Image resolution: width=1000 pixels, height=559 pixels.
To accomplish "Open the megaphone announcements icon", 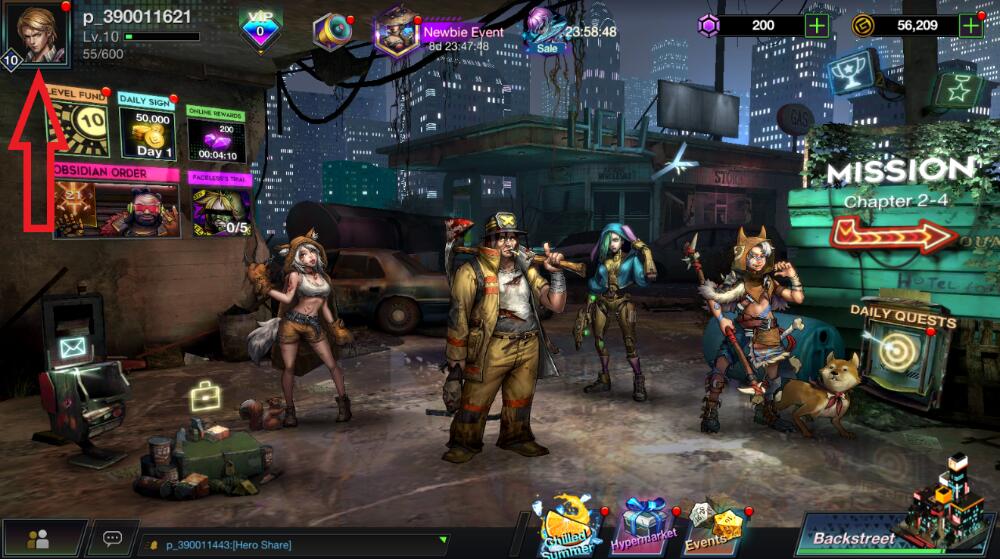I will 331,32.
